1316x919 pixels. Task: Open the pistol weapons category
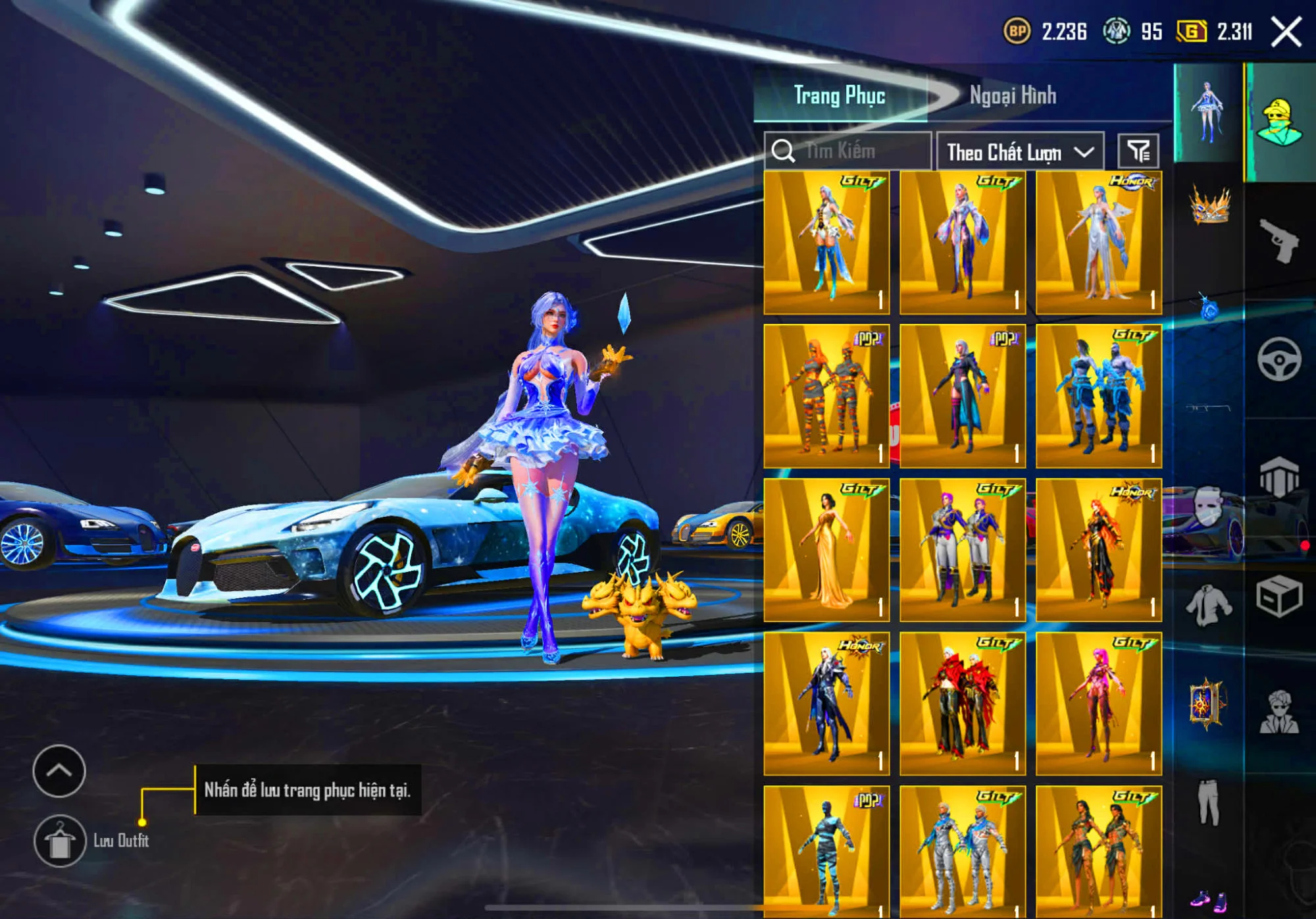1278,240
